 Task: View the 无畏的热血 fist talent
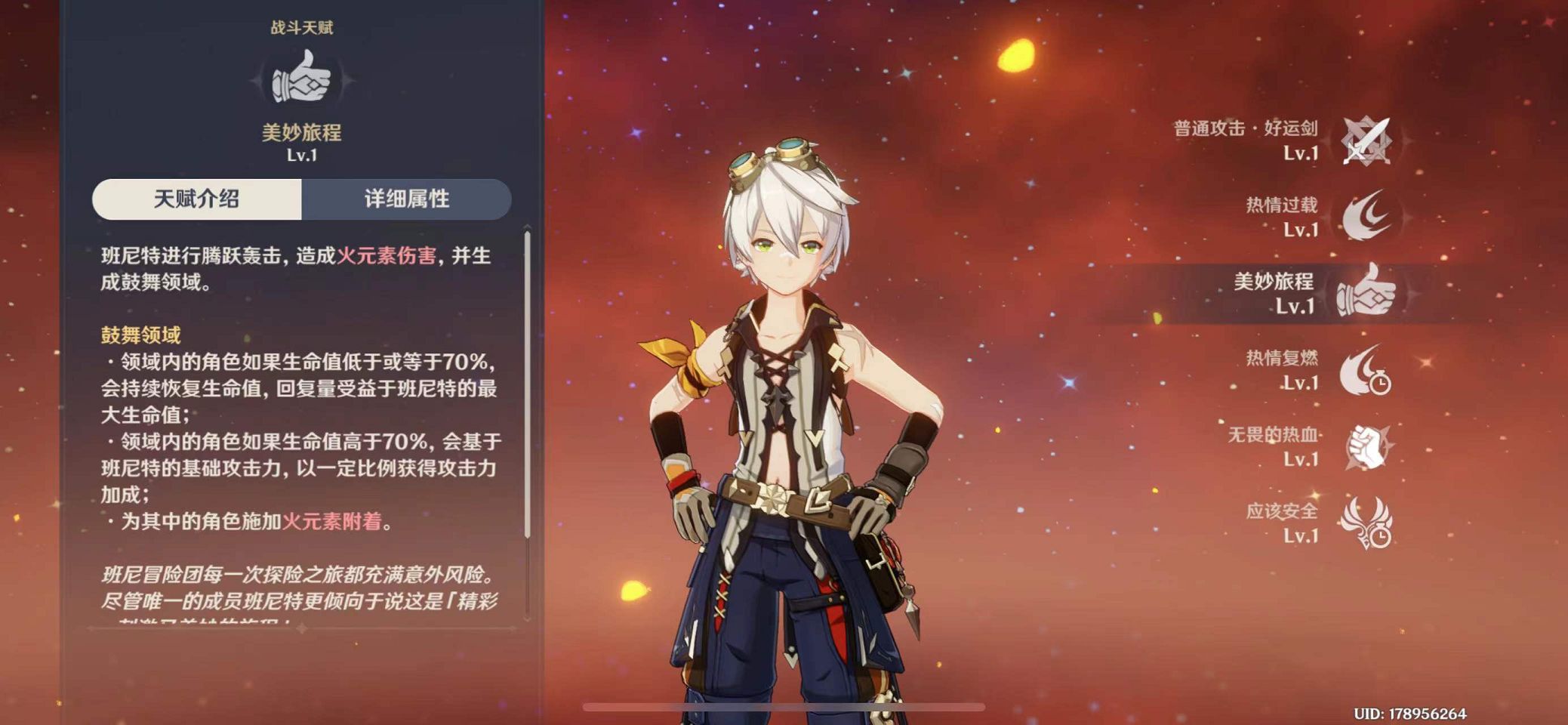pos(1366,446)
